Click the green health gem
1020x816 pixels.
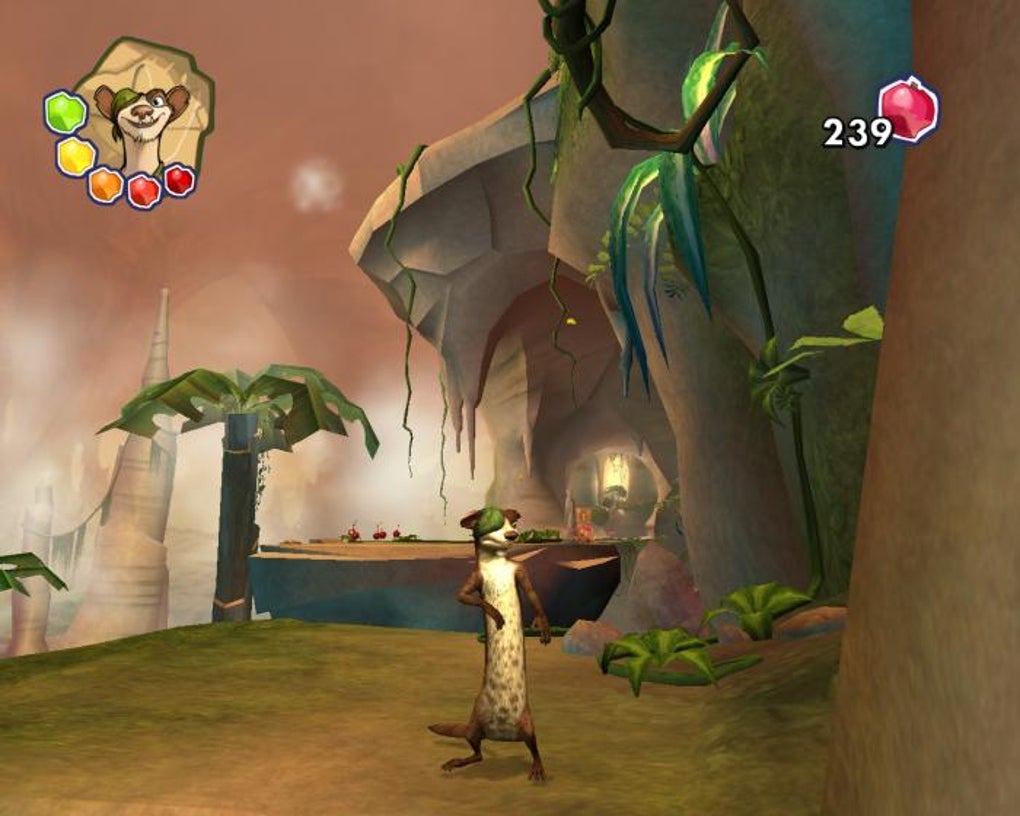pyautogui.click(x=65, y=112)
